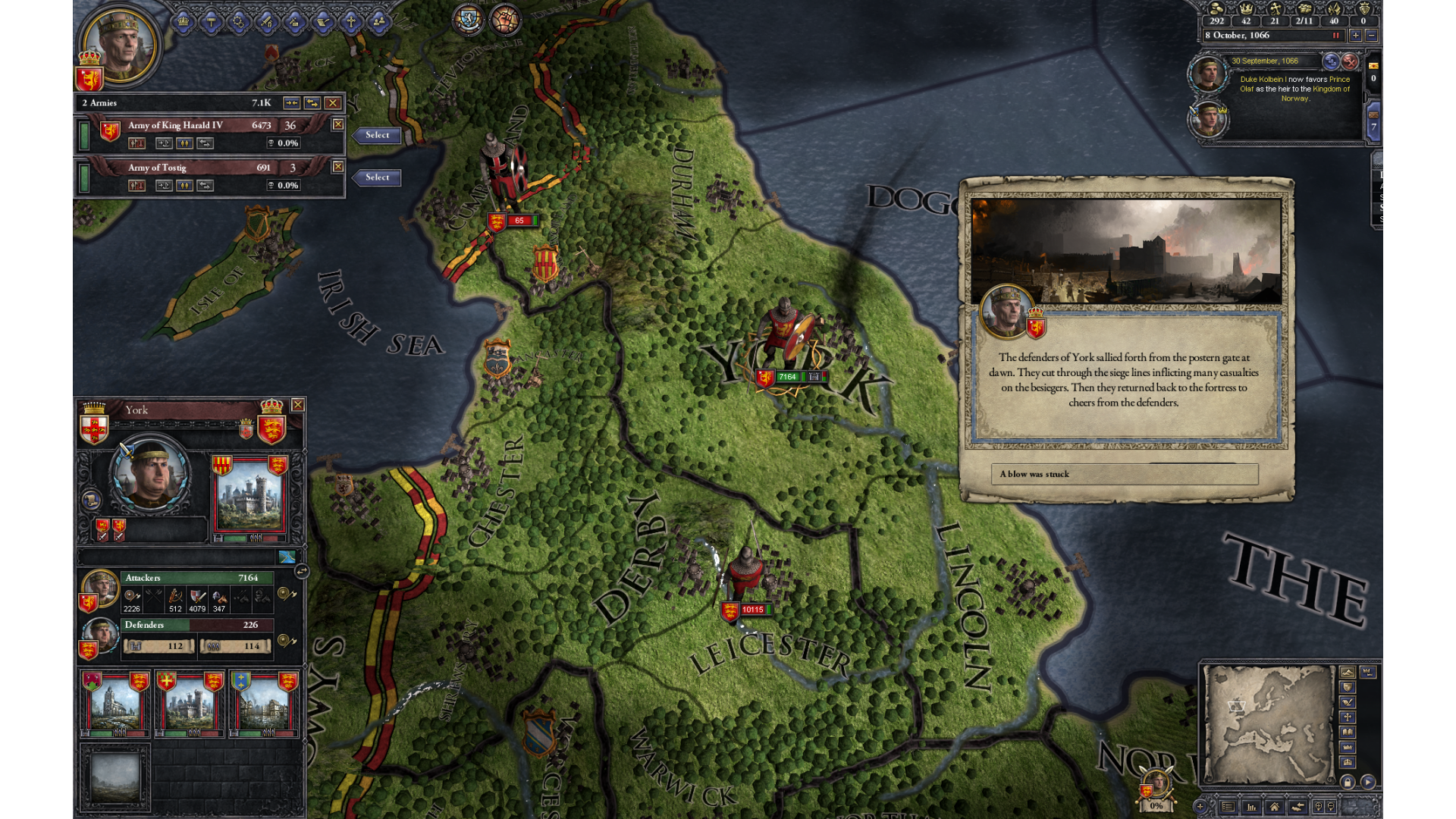Open King Harald's ruler portrait
This screenshot has width=1456, height=819.
pyautogui.click(x=119, y=45)
